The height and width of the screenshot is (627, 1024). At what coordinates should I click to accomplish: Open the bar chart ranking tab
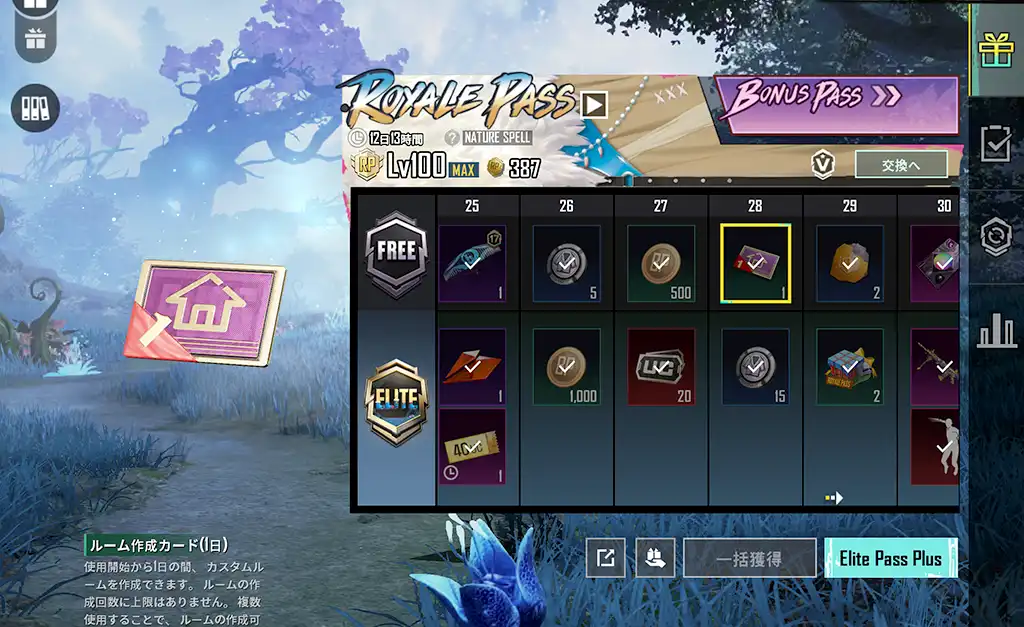click(996, 331)
